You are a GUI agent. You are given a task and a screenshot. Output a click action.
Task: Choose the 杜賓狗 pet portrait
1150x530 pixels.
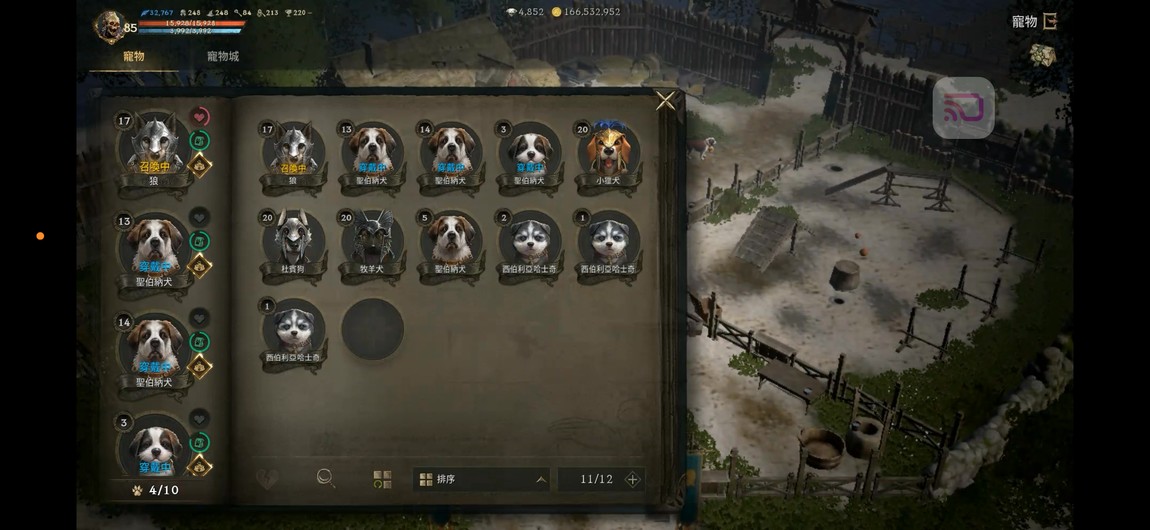tap(292, 240)
